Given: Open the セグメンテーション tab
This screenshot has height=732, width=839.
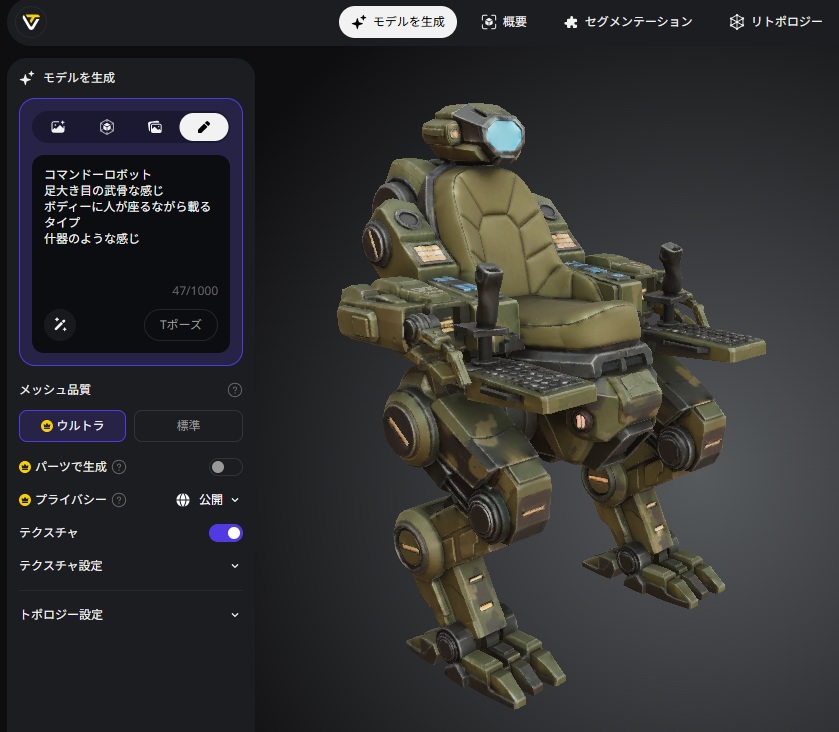Looking at the screenshot, I should coord(628,22).
